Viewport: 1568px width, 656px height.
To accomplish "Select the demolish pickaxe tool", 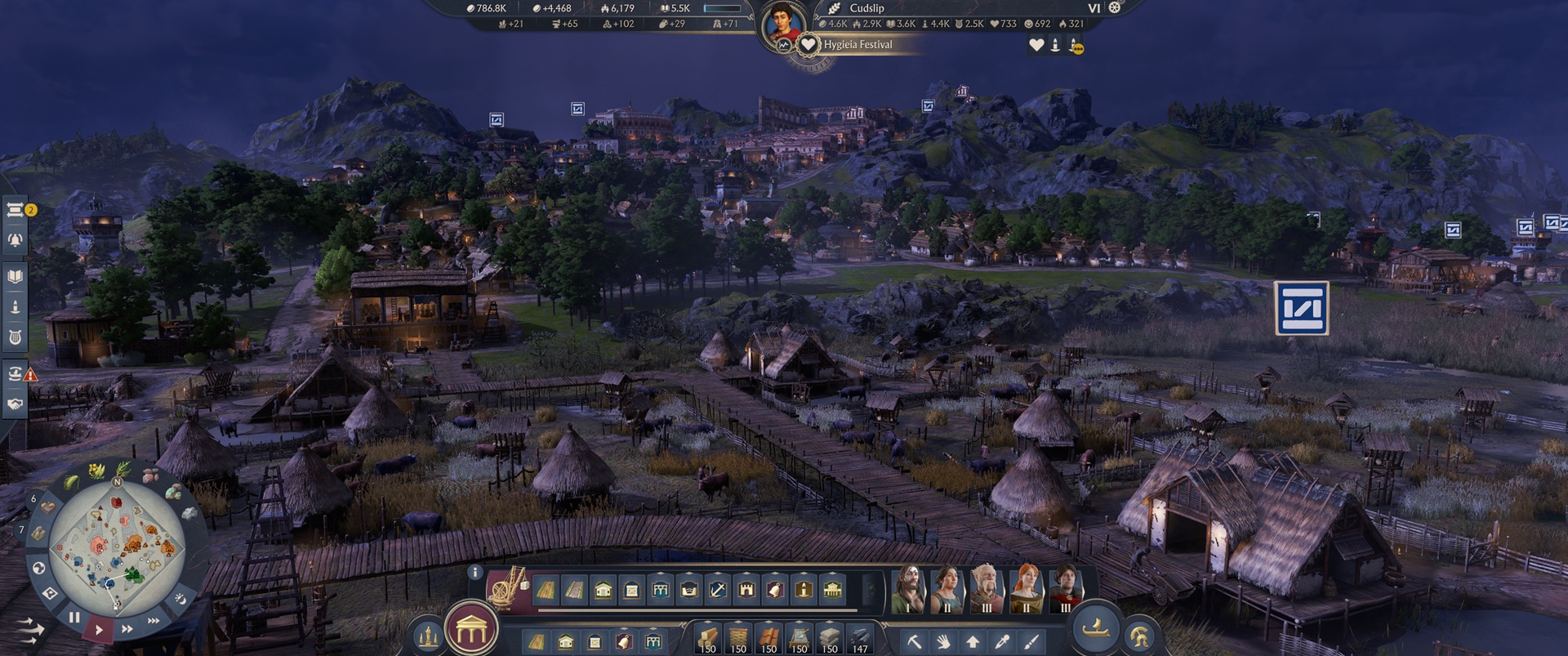I will click(x=915, y=641).
